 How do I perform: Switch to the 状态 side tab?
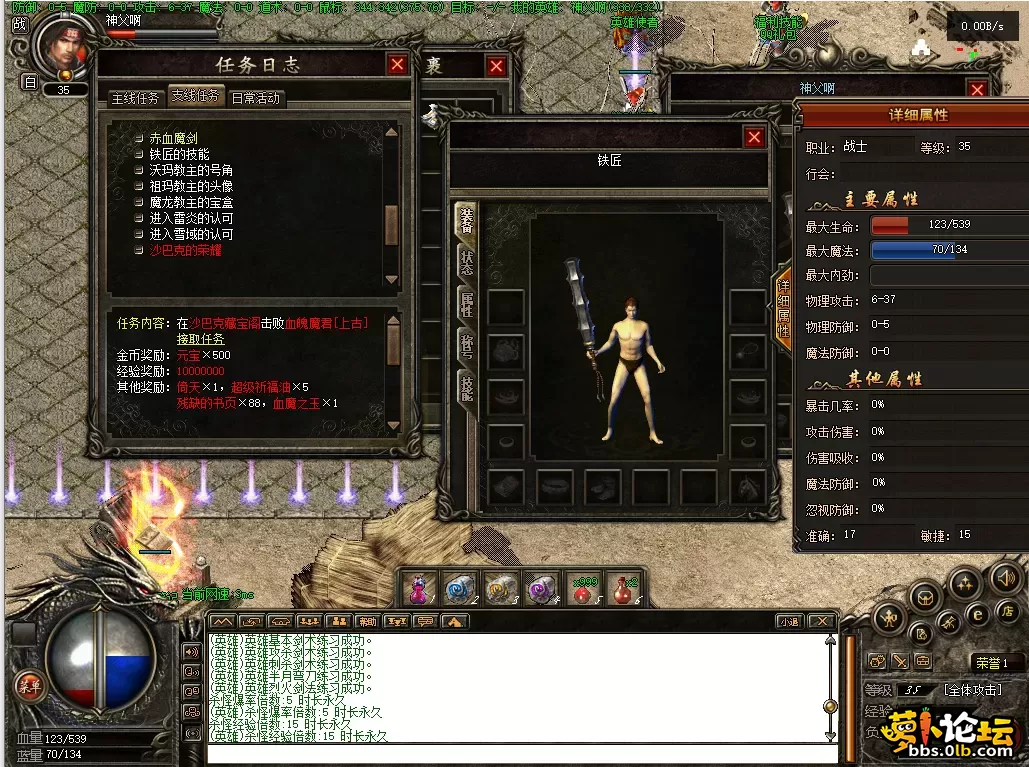pyautogui.click(x=466, y=261)
